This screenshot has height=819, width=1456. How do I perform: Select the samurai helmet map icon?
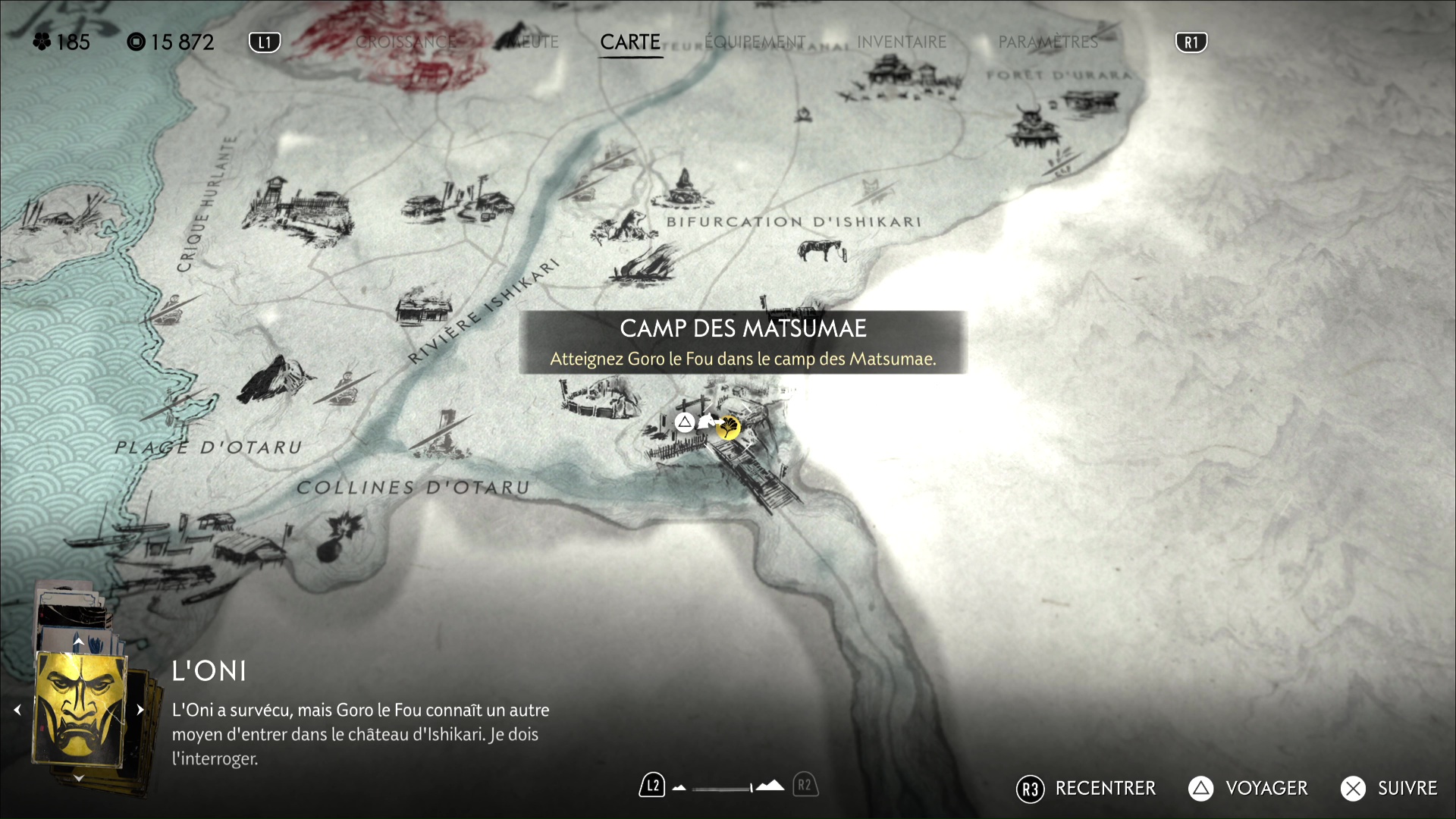pyautogui.click(x=1030, y=126)
